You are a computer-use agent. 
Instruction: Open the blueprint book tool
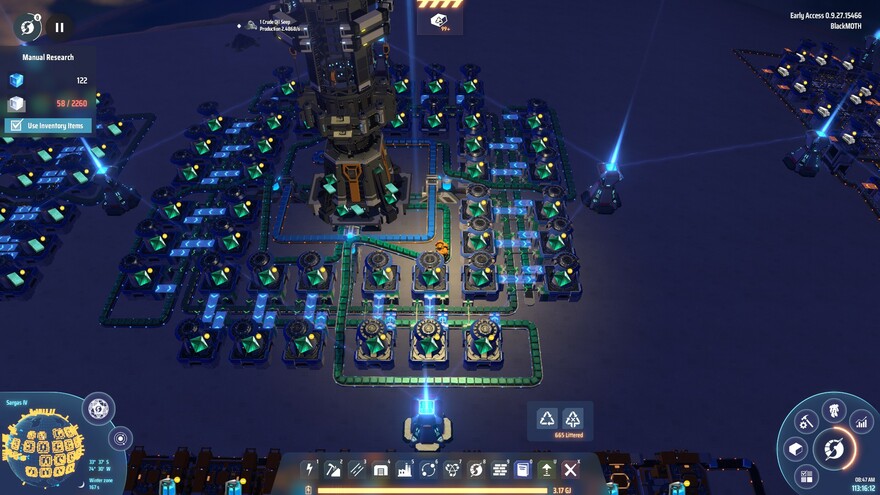(x=522, y=469)
